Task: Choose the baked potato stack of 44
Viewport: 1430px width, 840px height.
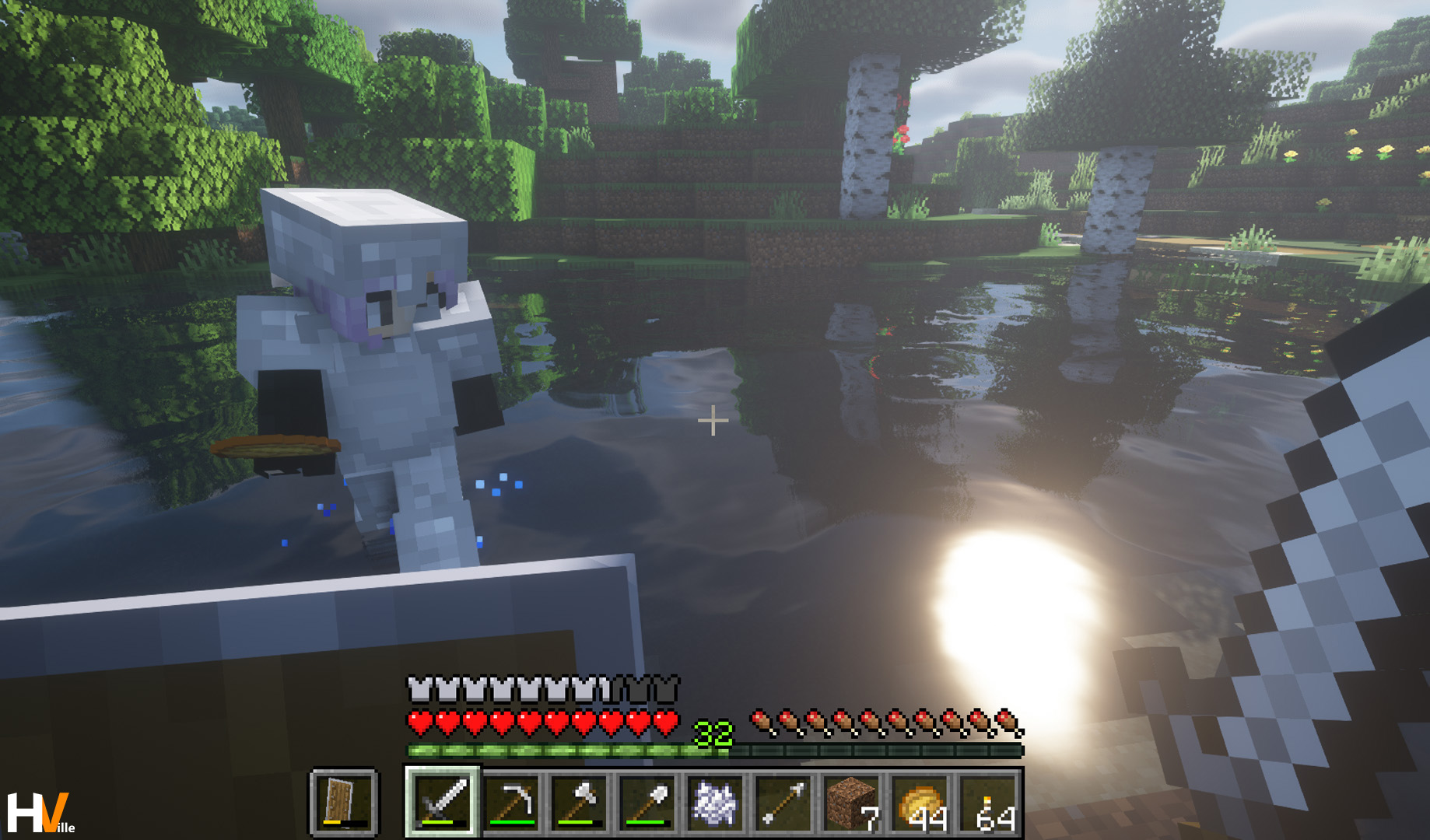Action: point(918,803)
